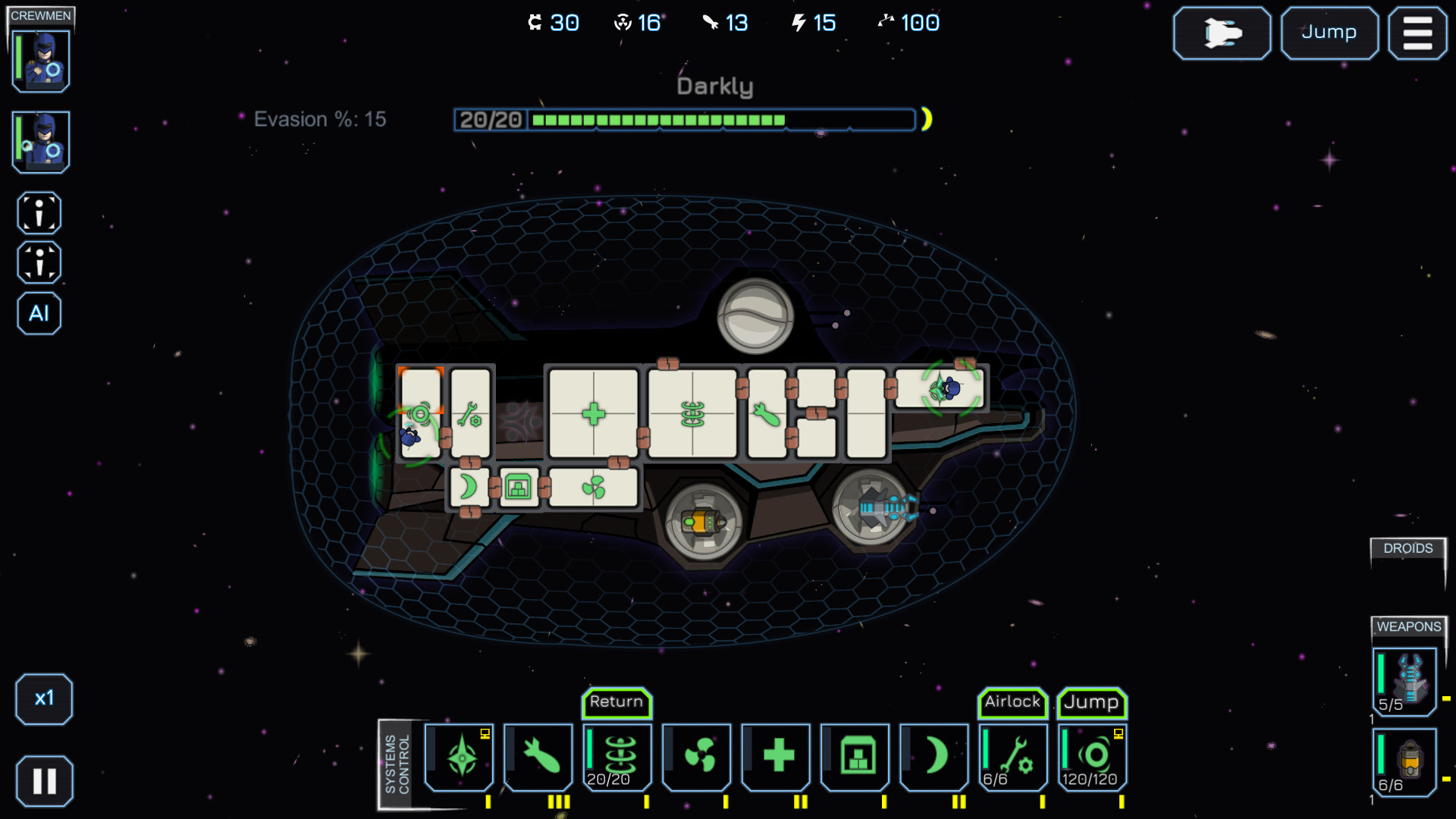This screenshot has width=1456, height=819.
Task: Select the blue laser weapon slot
Action: tap(1405, 681)
